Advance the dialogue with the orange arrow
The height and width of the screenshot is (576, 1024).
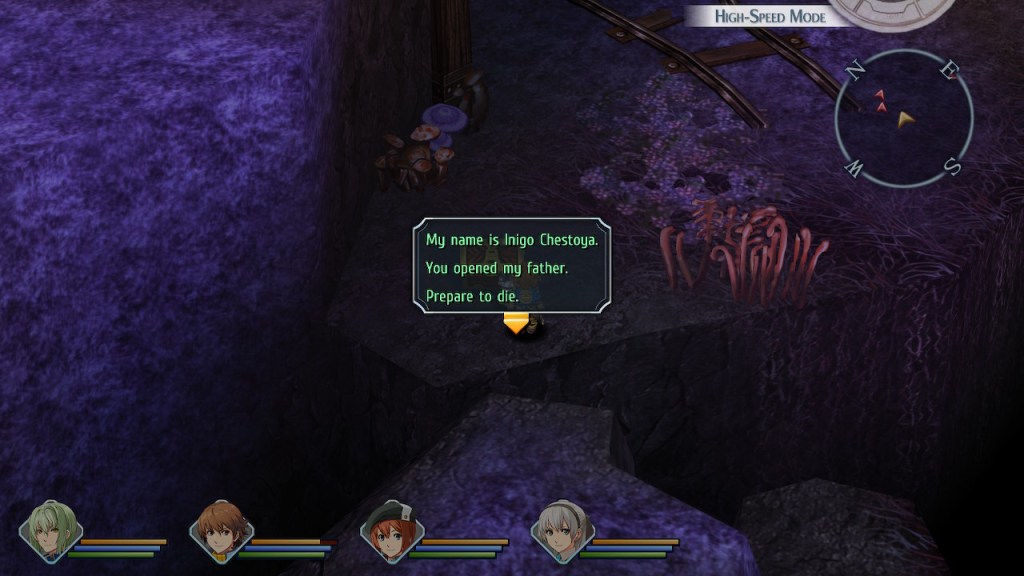516,322
